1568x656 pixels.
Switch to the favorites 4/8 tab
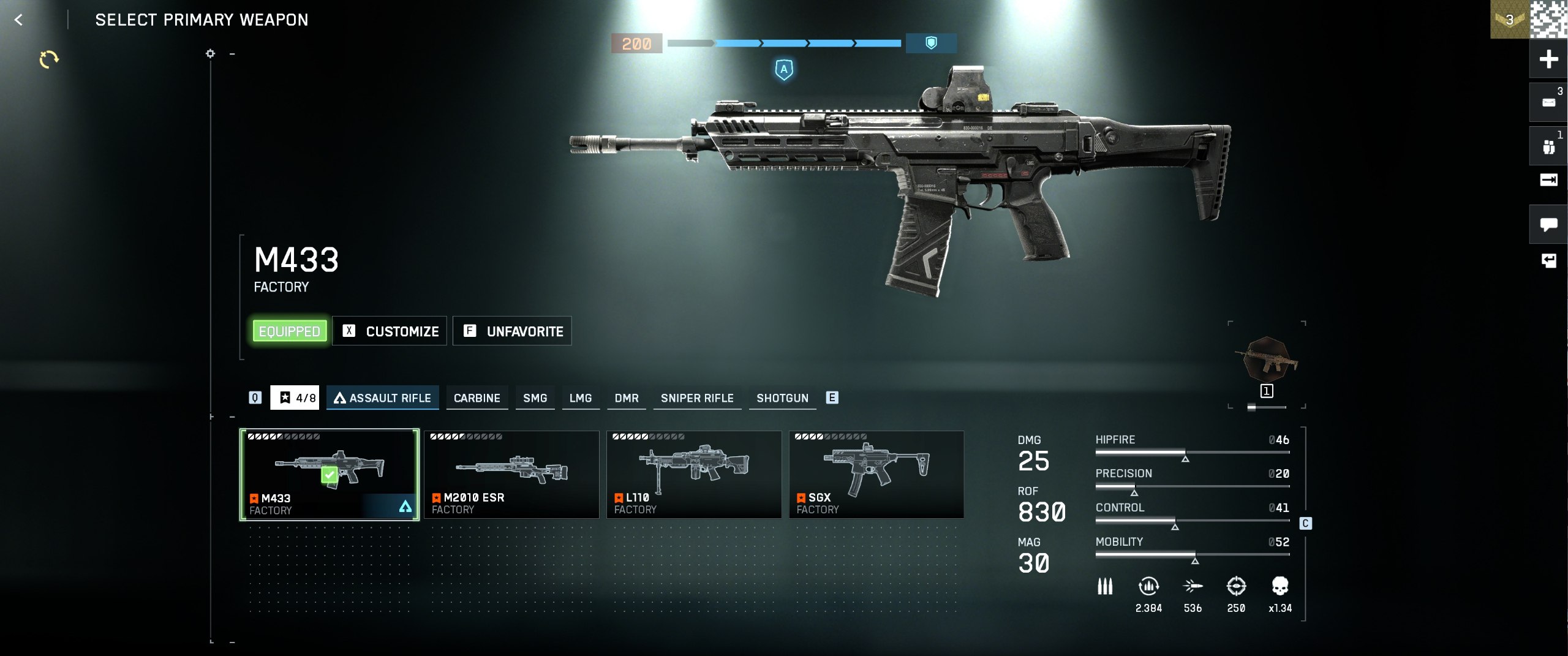(295, 398)
